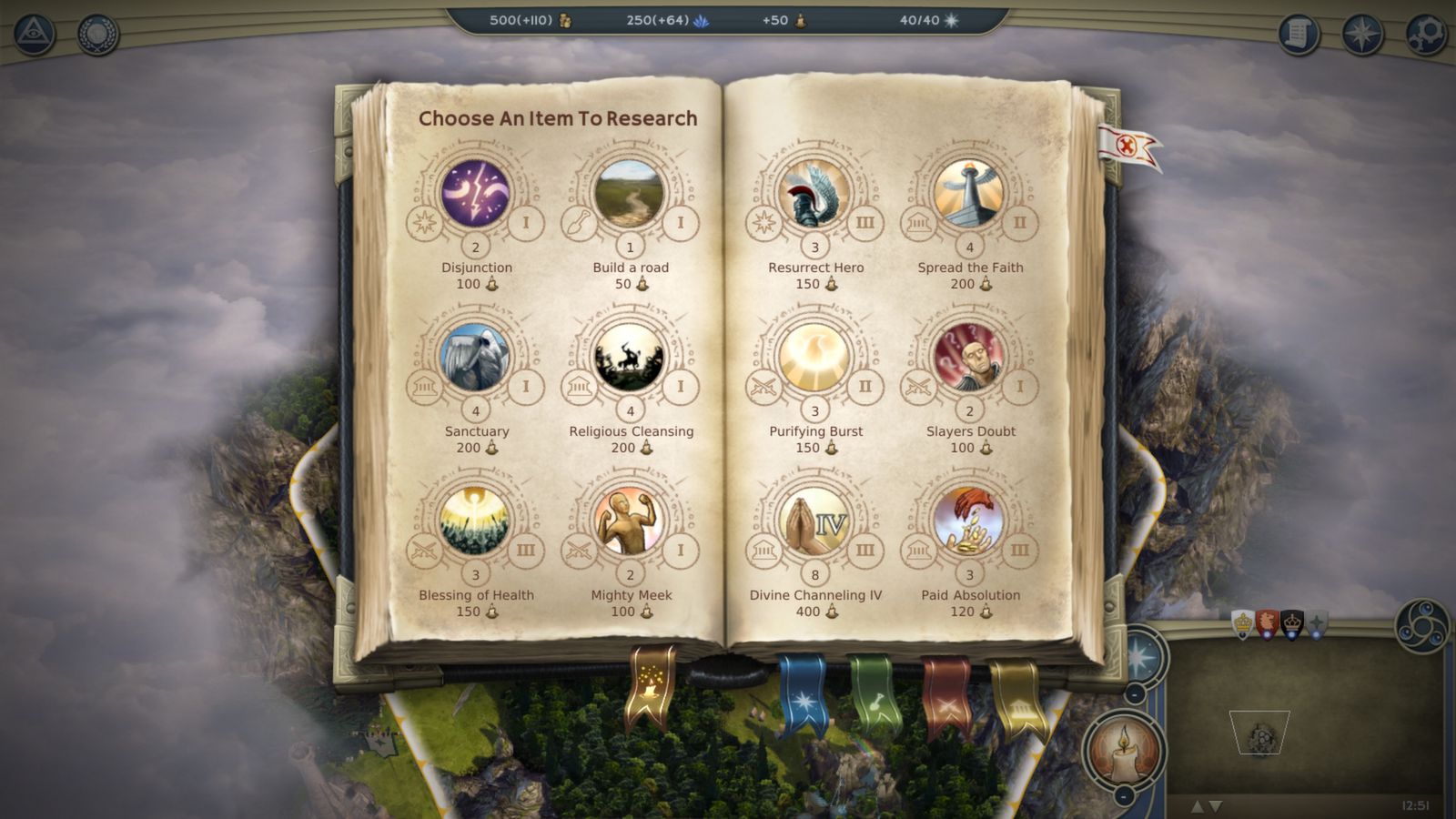Collapse the star panel with its minus button
Screen dimensions: 1456x819
point(1133,694)
